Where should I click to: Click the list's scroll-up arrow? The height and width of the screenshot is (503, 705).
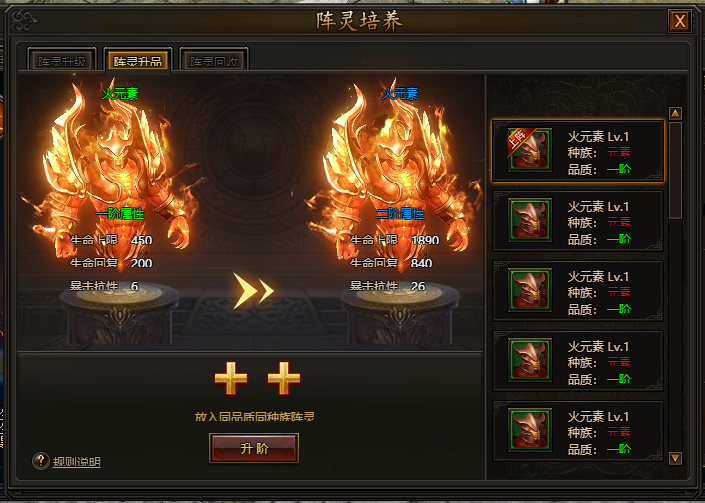tap(675, 114)
